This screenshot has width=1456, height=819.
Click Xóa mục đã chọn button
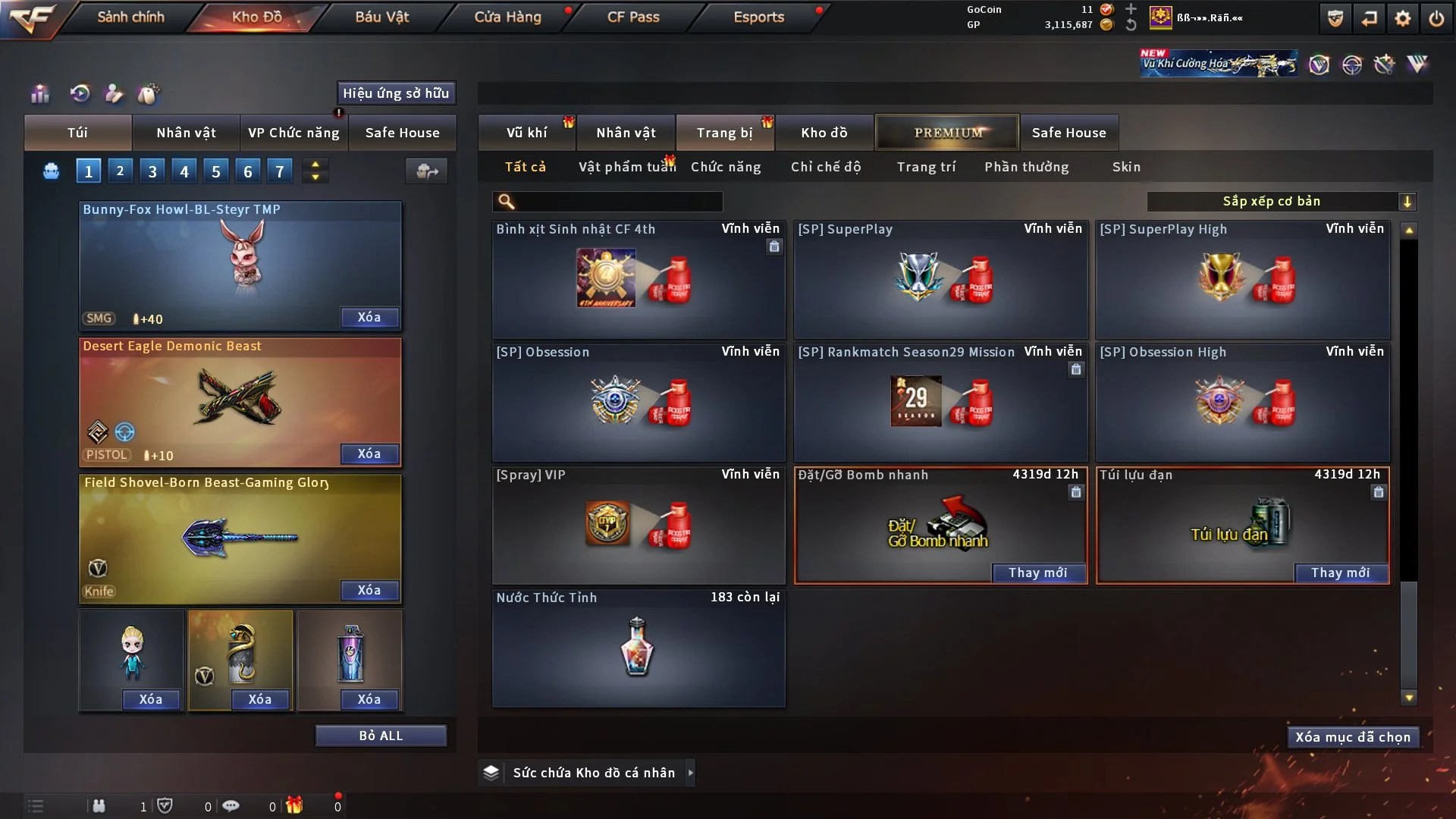pyautogui.click(x=1352, y=737)
